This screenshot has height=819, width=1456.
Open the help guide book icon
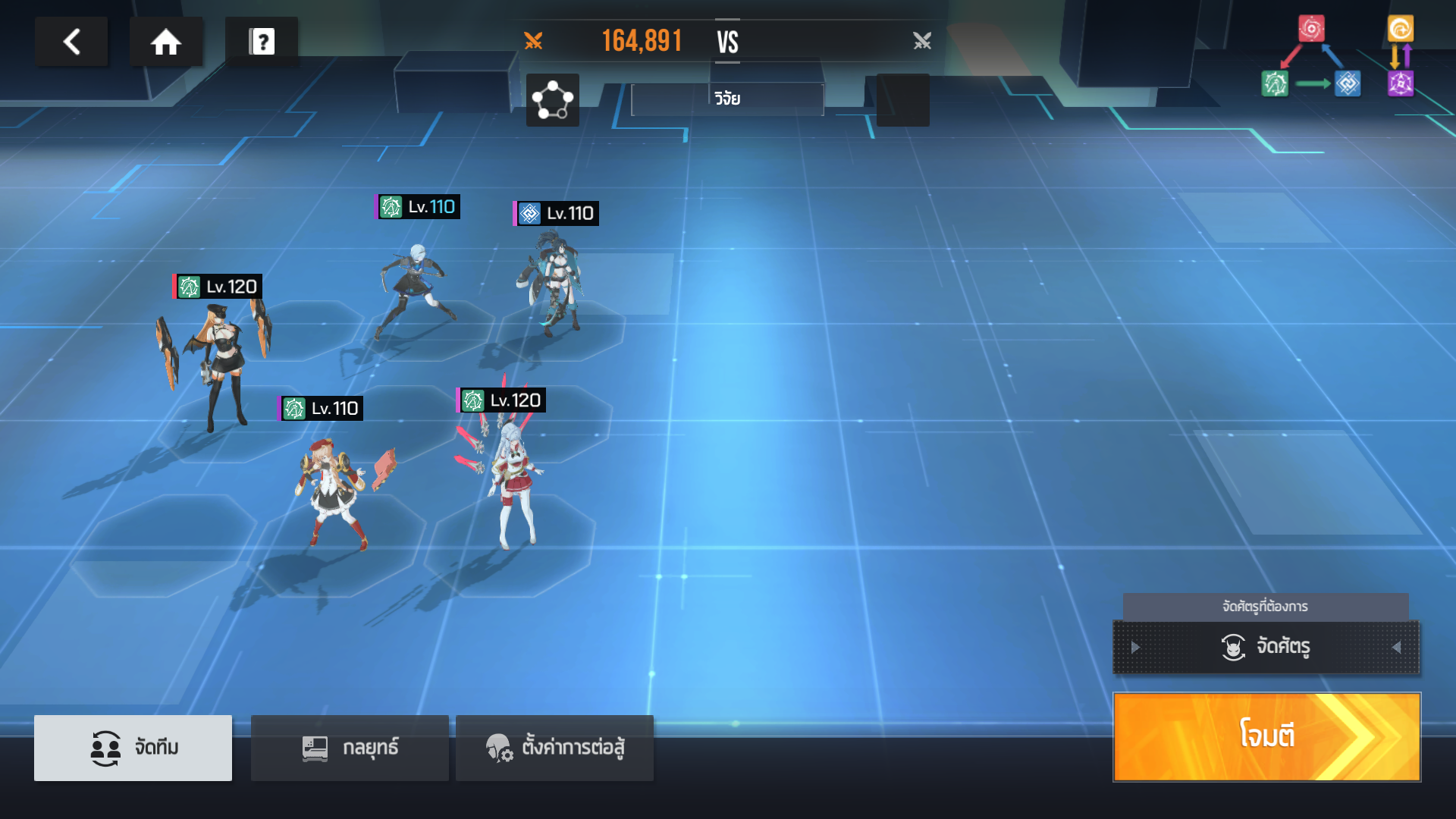click(x=262, y=42)
